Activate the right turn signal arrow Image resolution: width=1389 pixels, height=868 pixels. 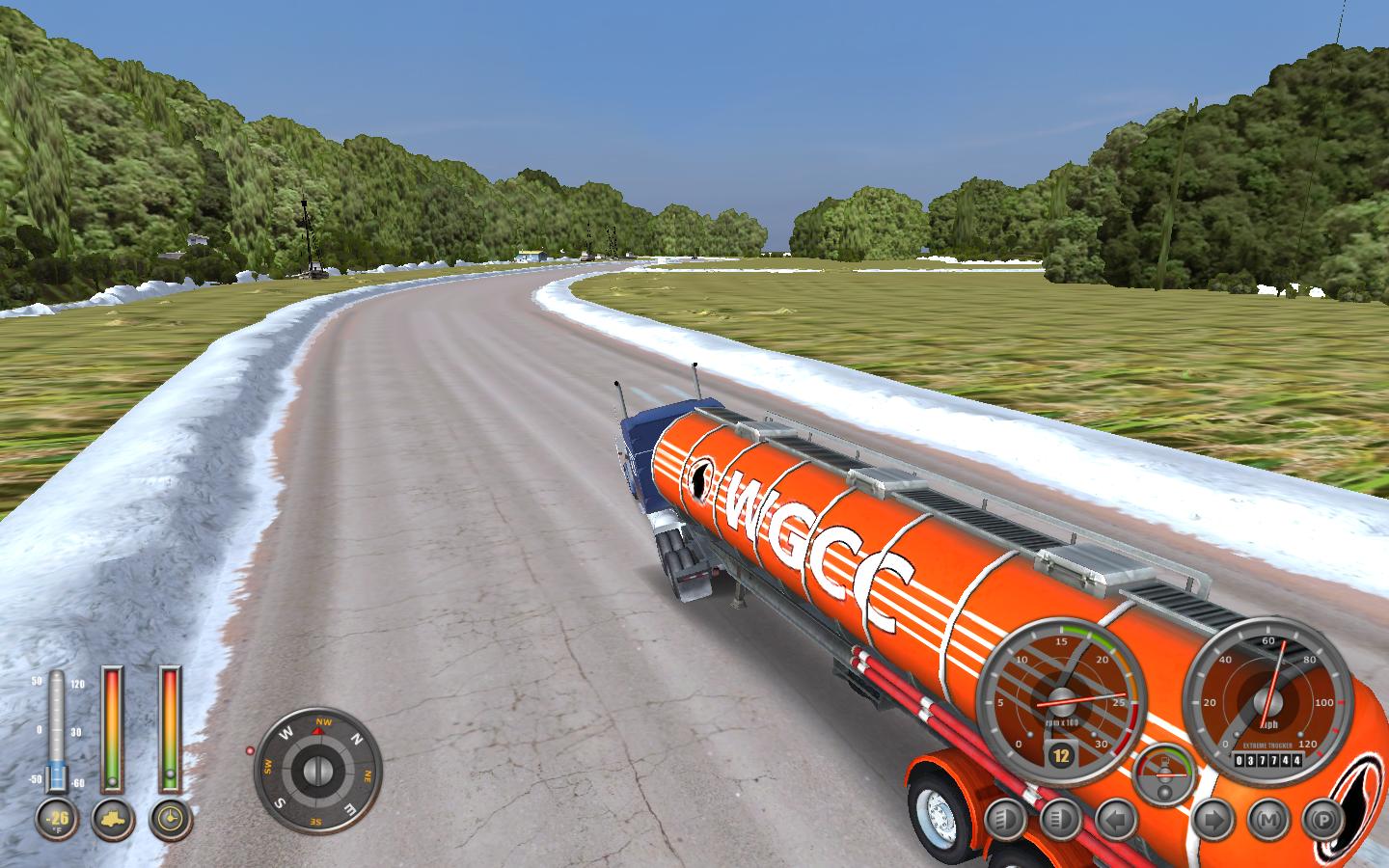(1213, 821)
